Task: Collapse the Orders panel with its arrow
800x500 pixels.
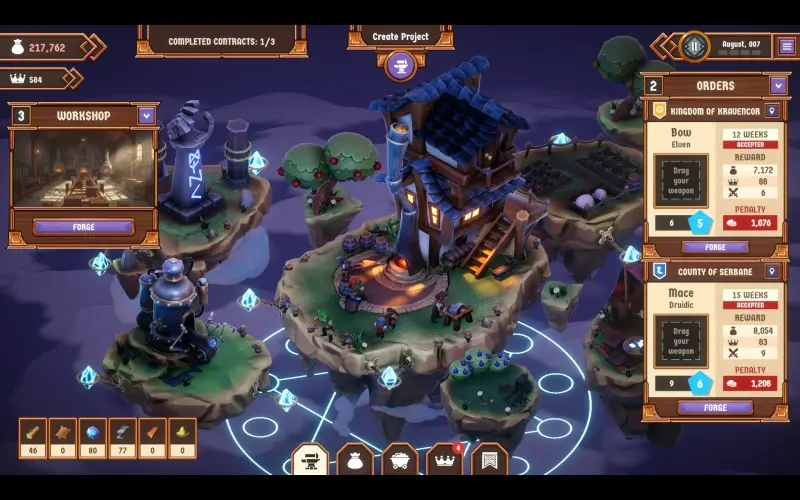Action: (x=778, y=86)
